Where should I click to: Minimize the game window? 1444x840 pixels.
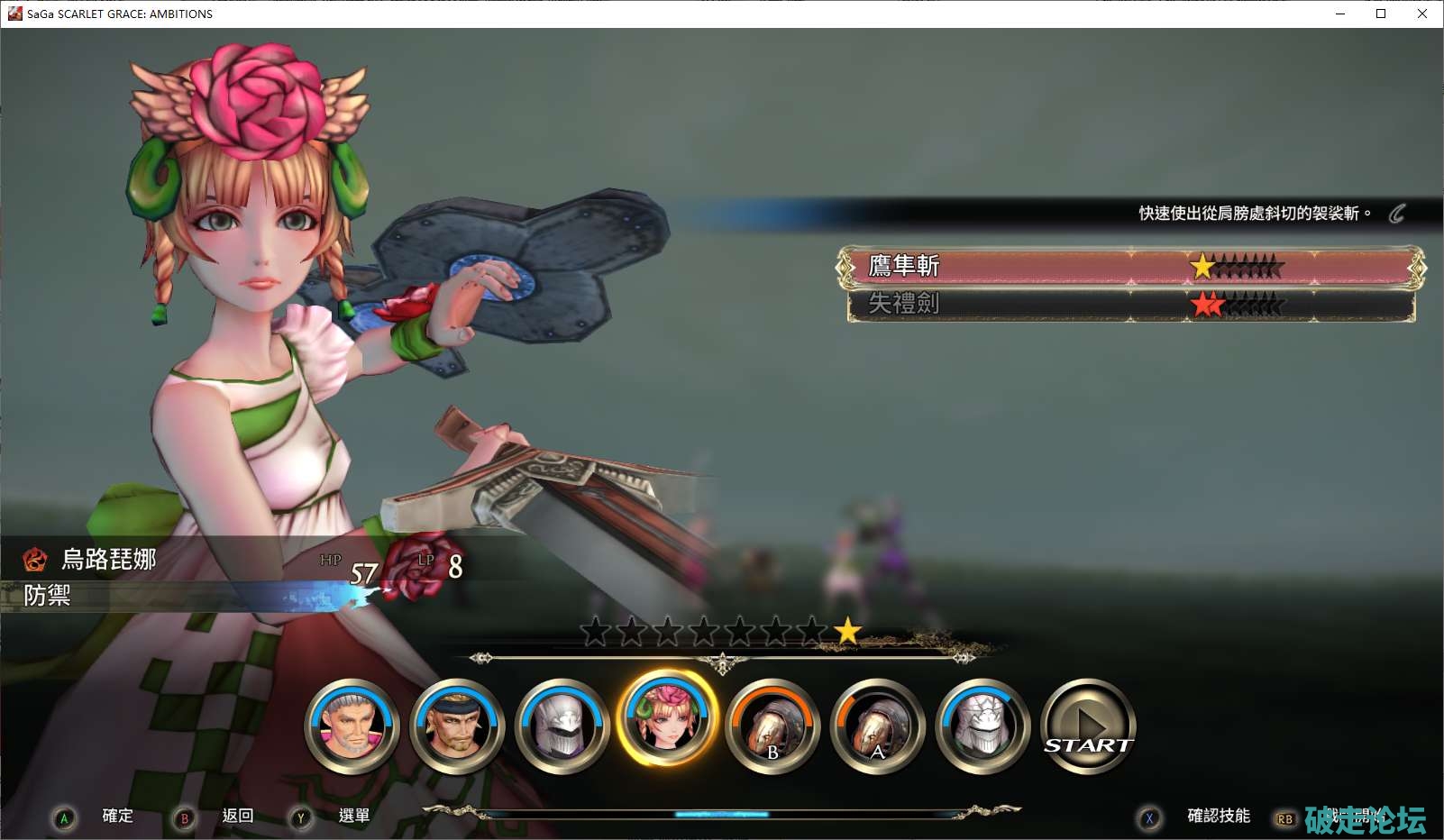1340,14
